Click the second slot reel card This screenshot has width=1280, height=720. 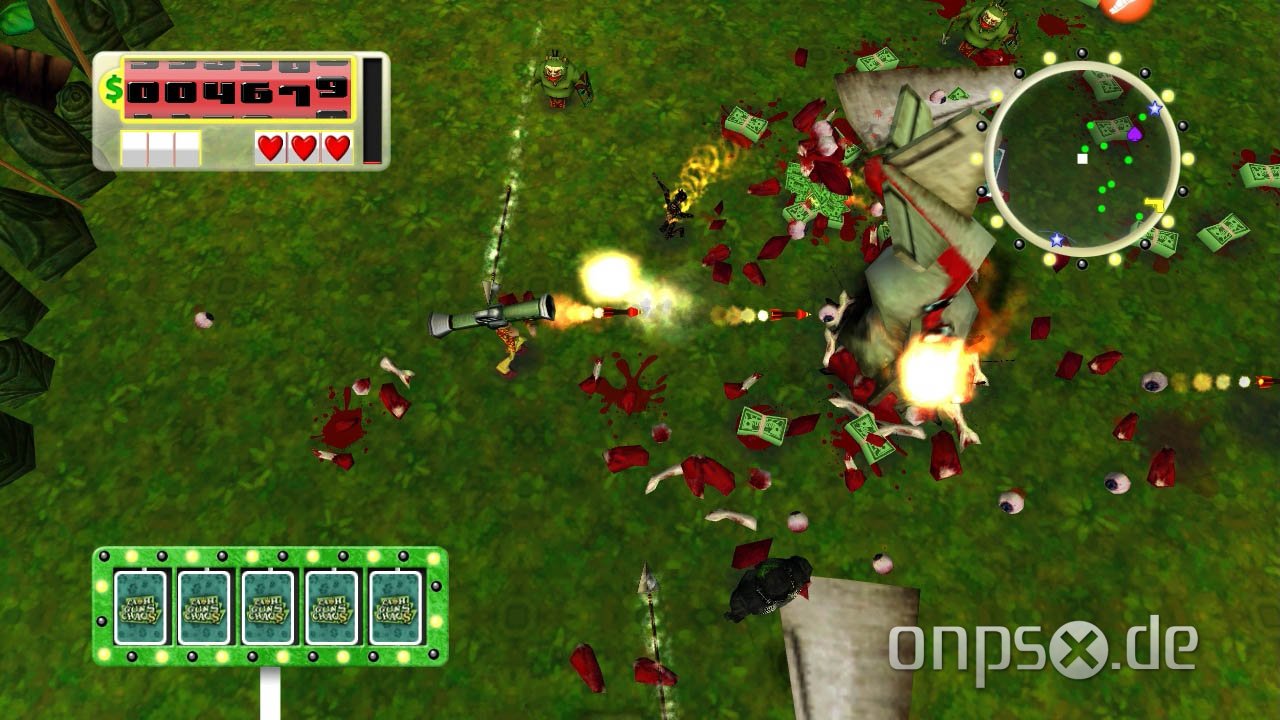point(206,605)
